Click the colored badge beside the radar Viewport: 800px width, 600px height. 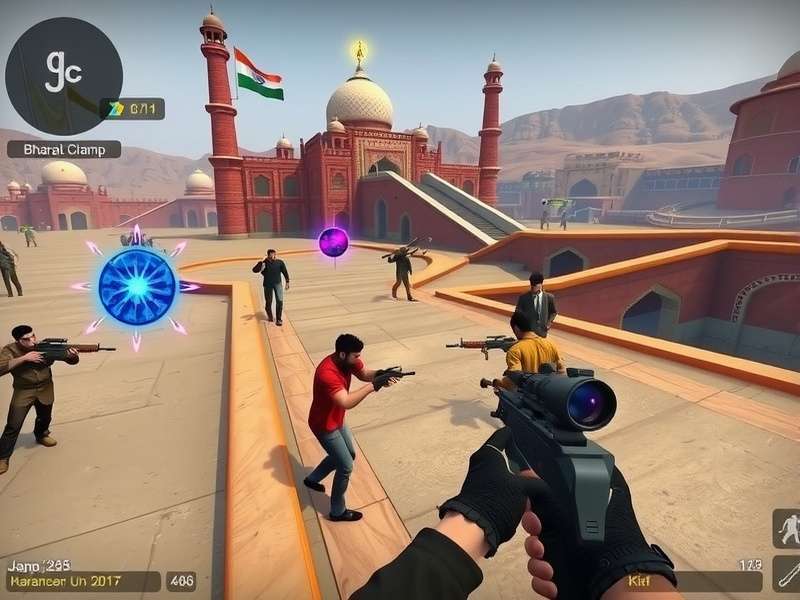click(116, 108)
